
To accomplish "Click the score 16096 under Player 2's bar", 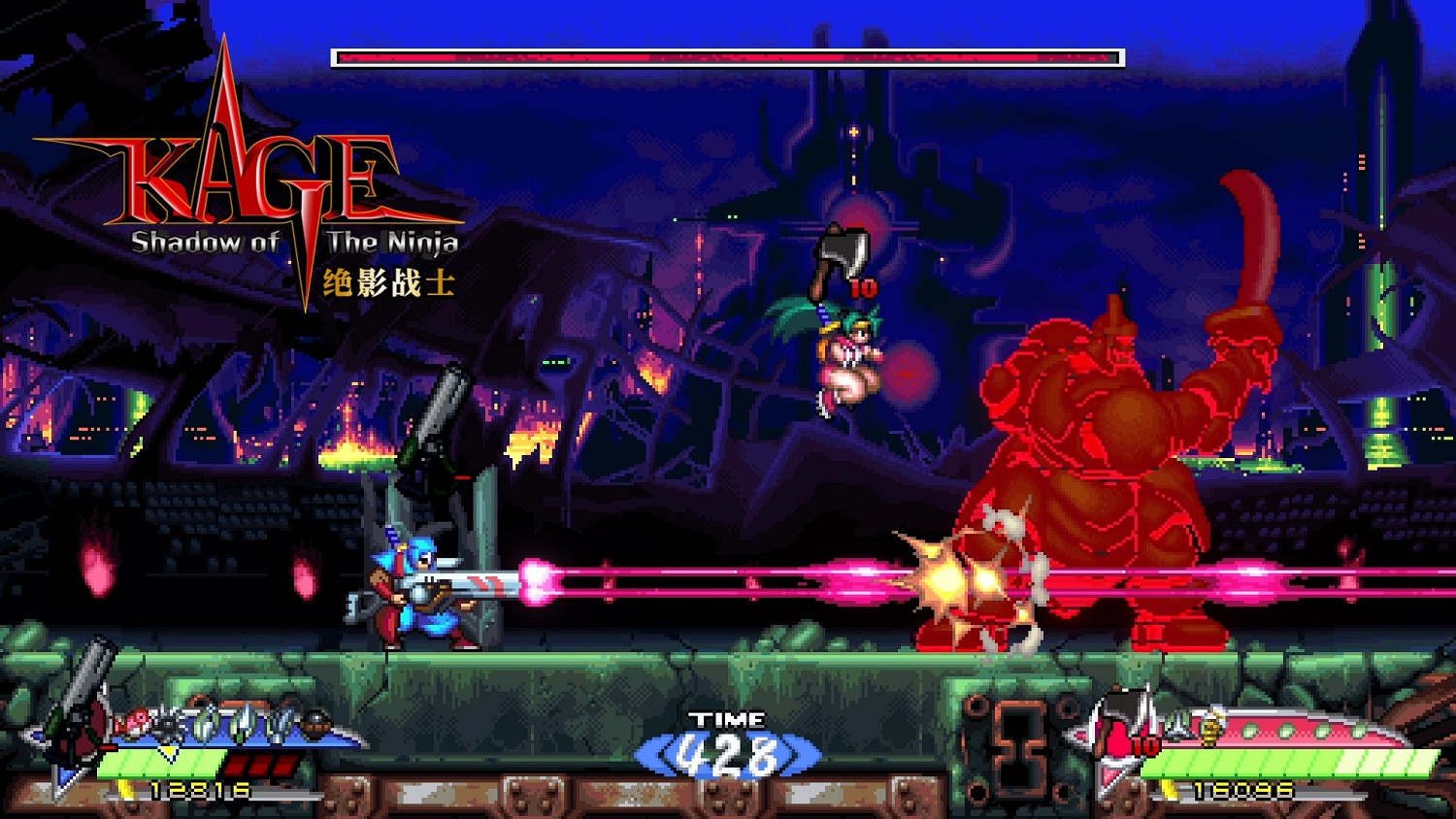I will (1241, 789).
